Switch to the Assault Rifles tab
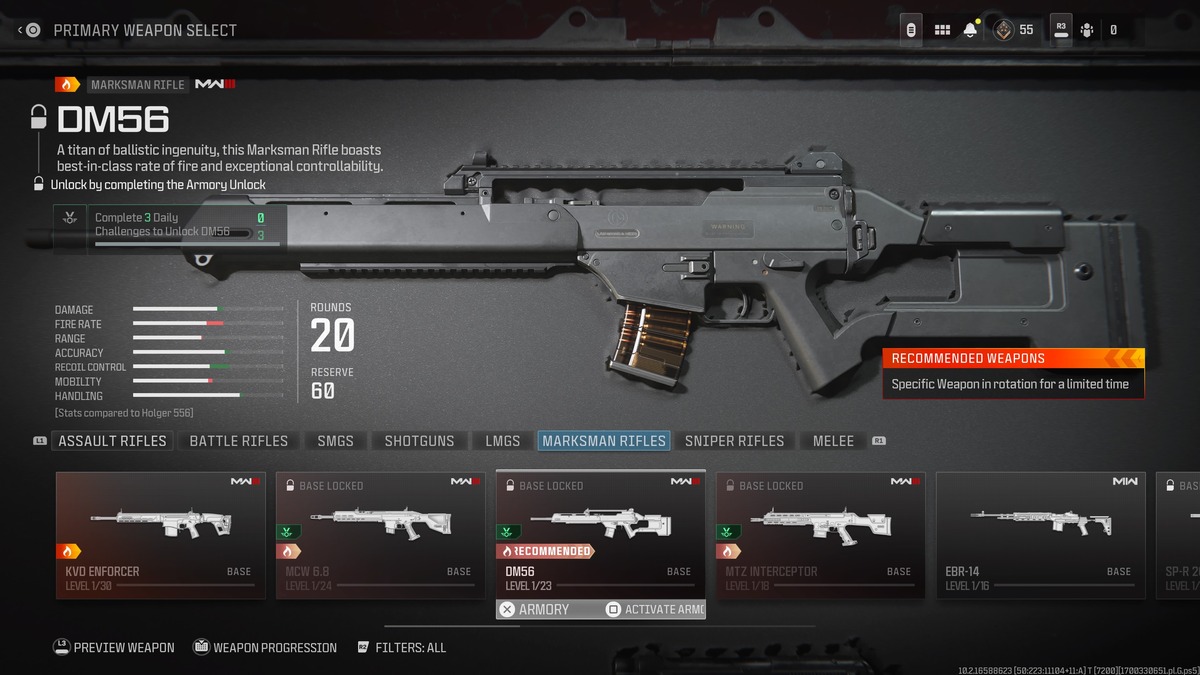Image resolution: width=1200 pixels, height=675 pixels. pyautogui.click(x=112, y=441)
